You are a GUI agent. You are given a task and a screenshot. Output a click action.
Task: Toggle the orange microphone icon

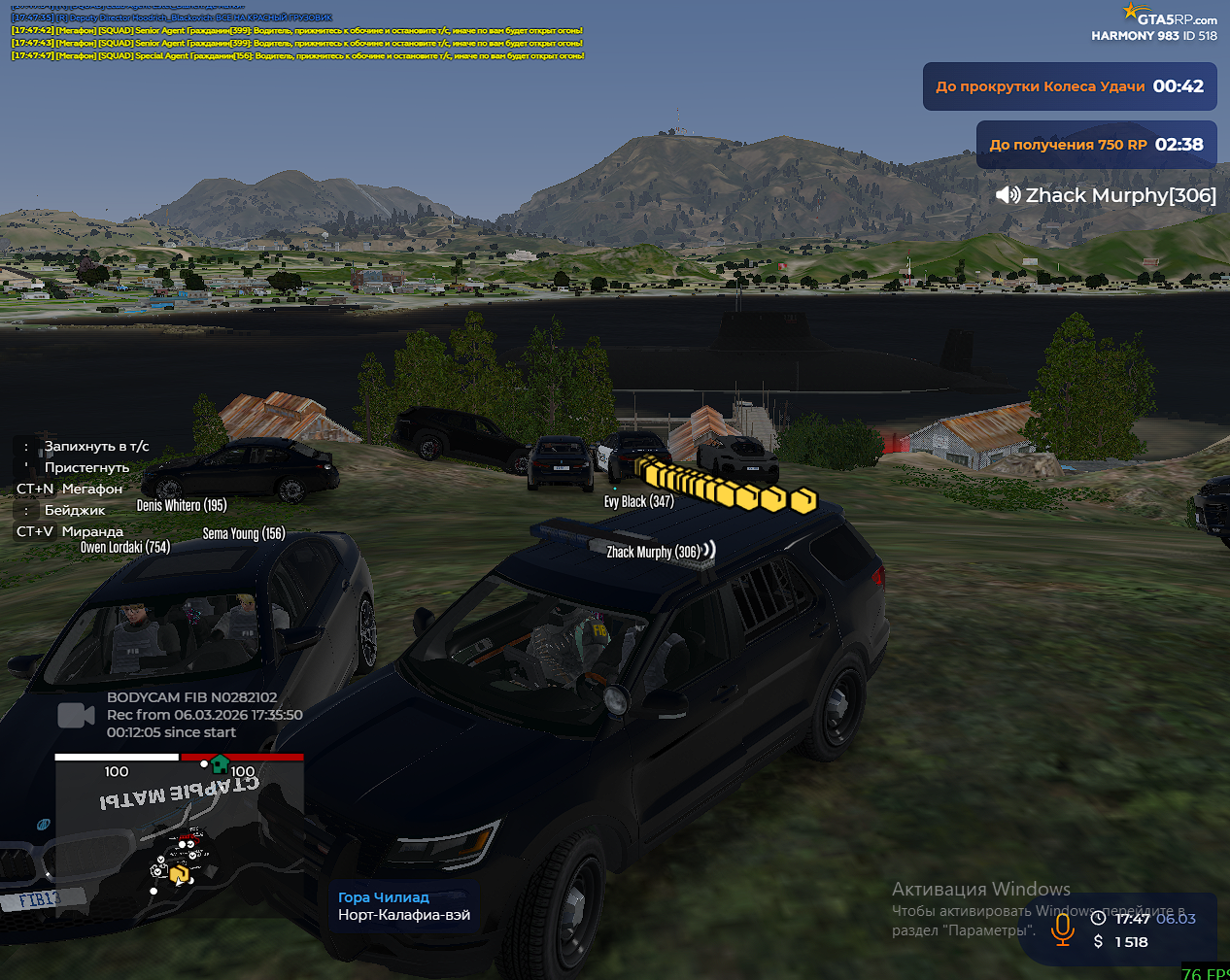pyautogui.click(x=1063, y=929)
